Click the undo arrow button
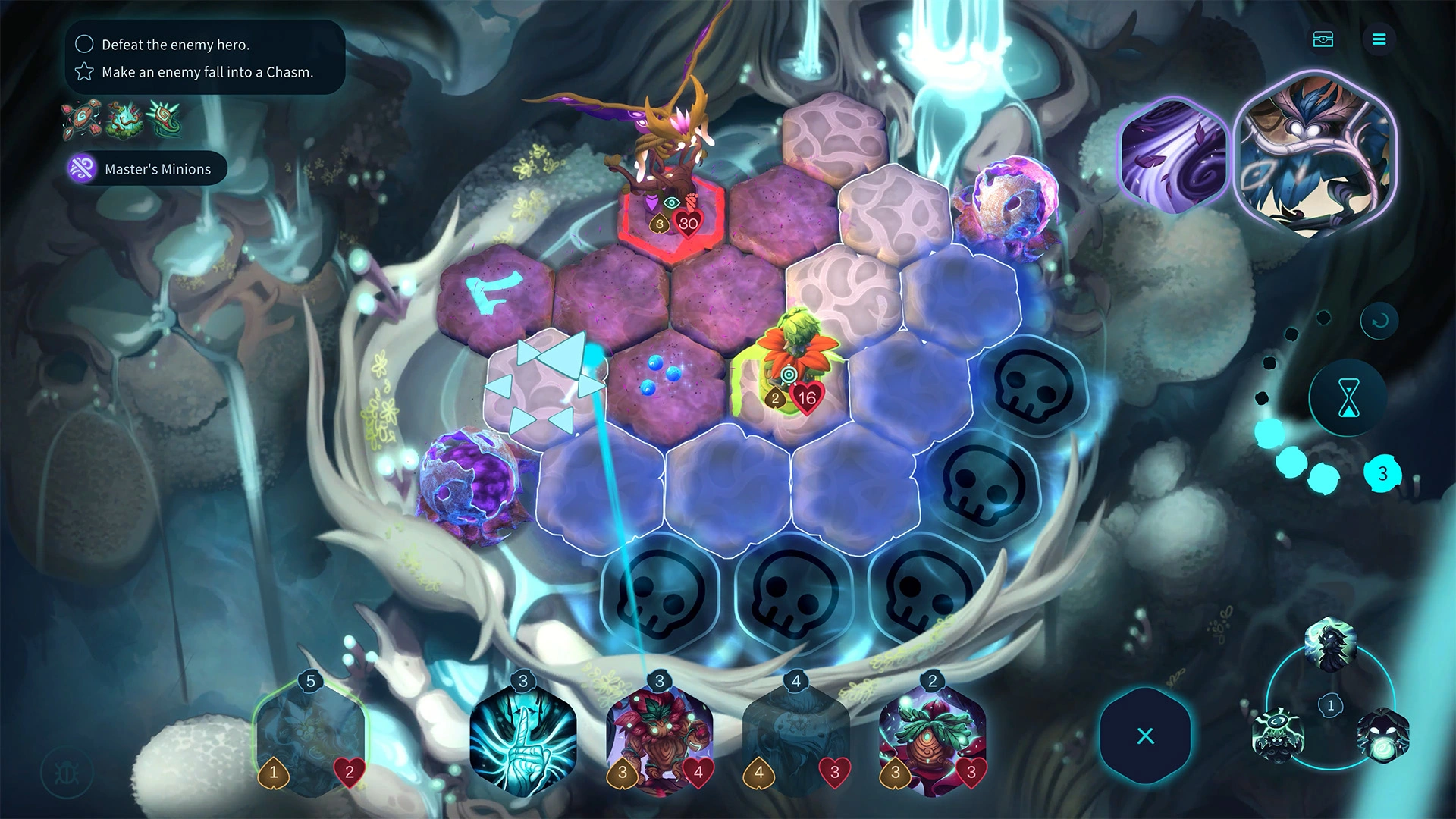Screen dimensions: 1456x819 (x=1379, y=321)
